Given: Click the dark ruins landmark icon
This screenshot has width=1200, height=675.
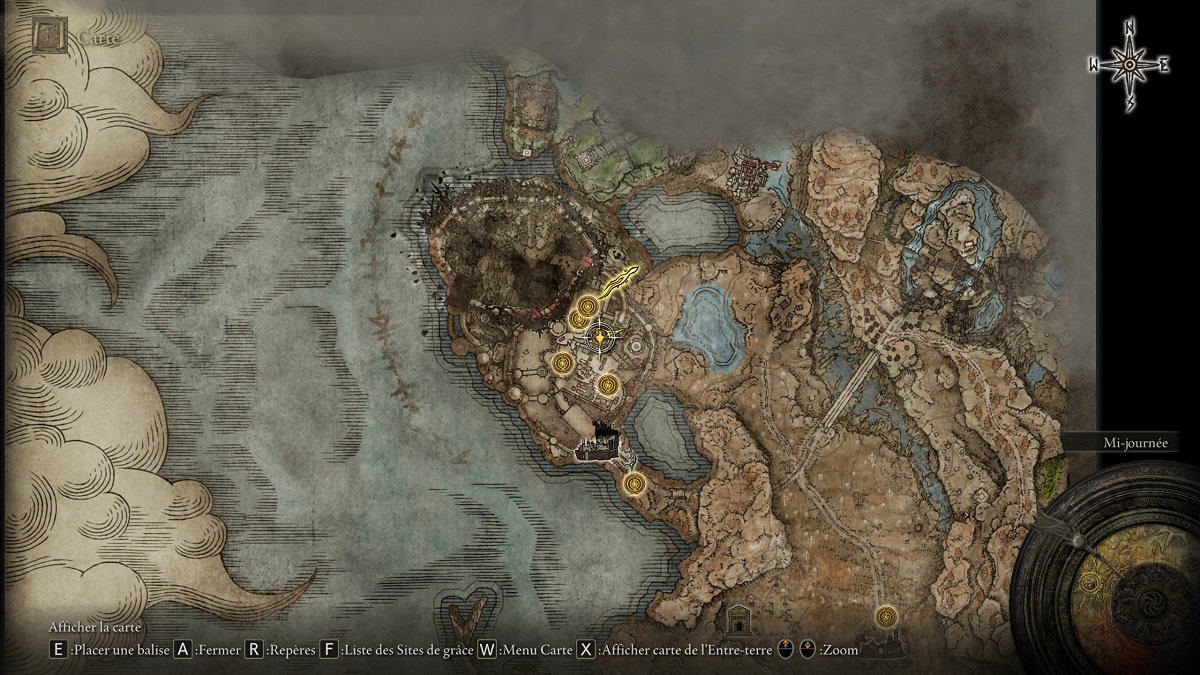Looking at the screenshot, I should pos(885,646).
